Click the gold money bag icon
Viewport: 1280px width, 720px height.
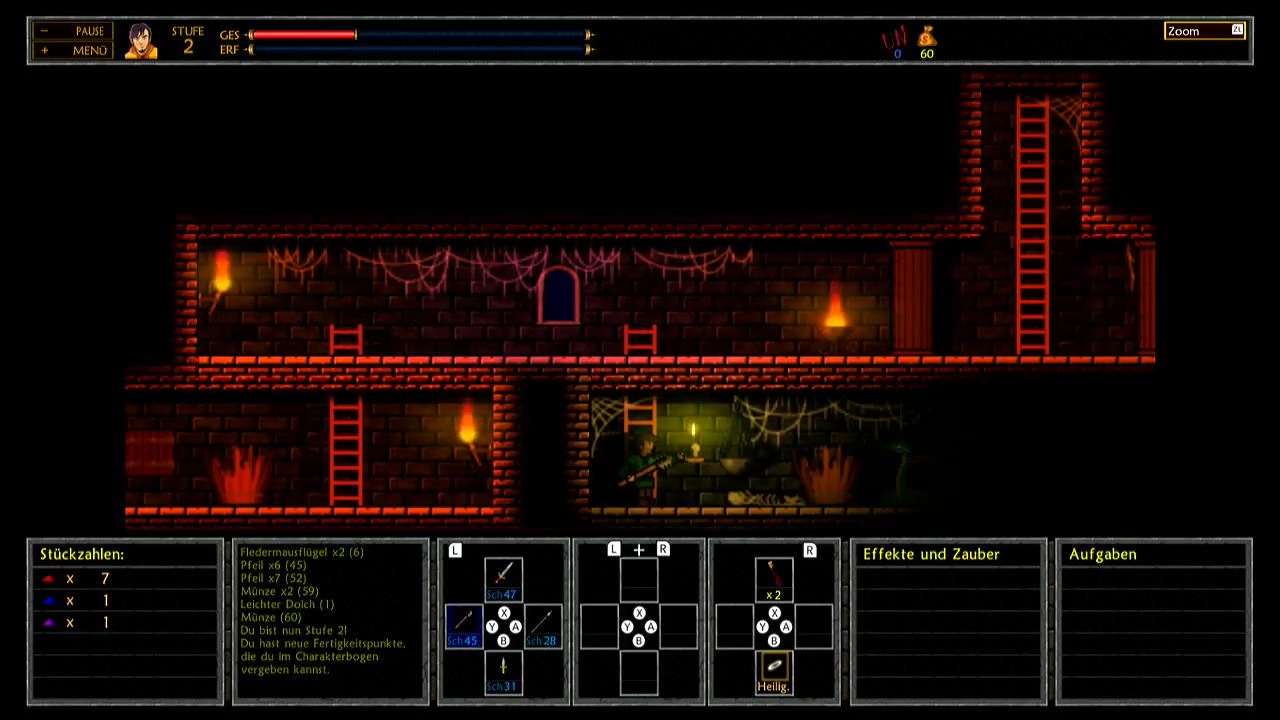pos(927,39)
